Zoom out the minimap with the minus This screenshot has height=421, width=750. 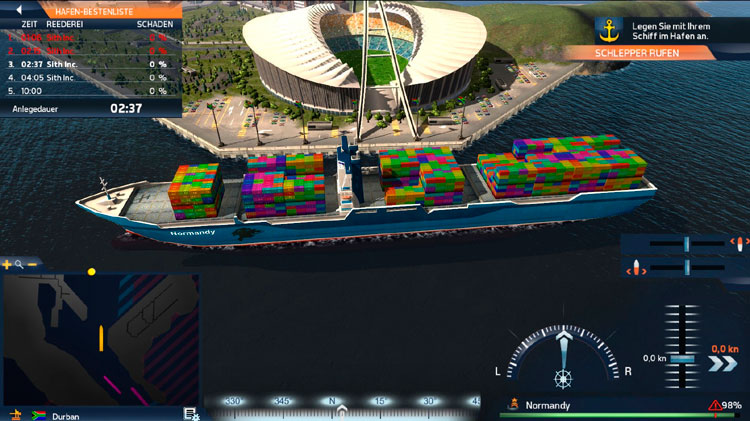32,265
